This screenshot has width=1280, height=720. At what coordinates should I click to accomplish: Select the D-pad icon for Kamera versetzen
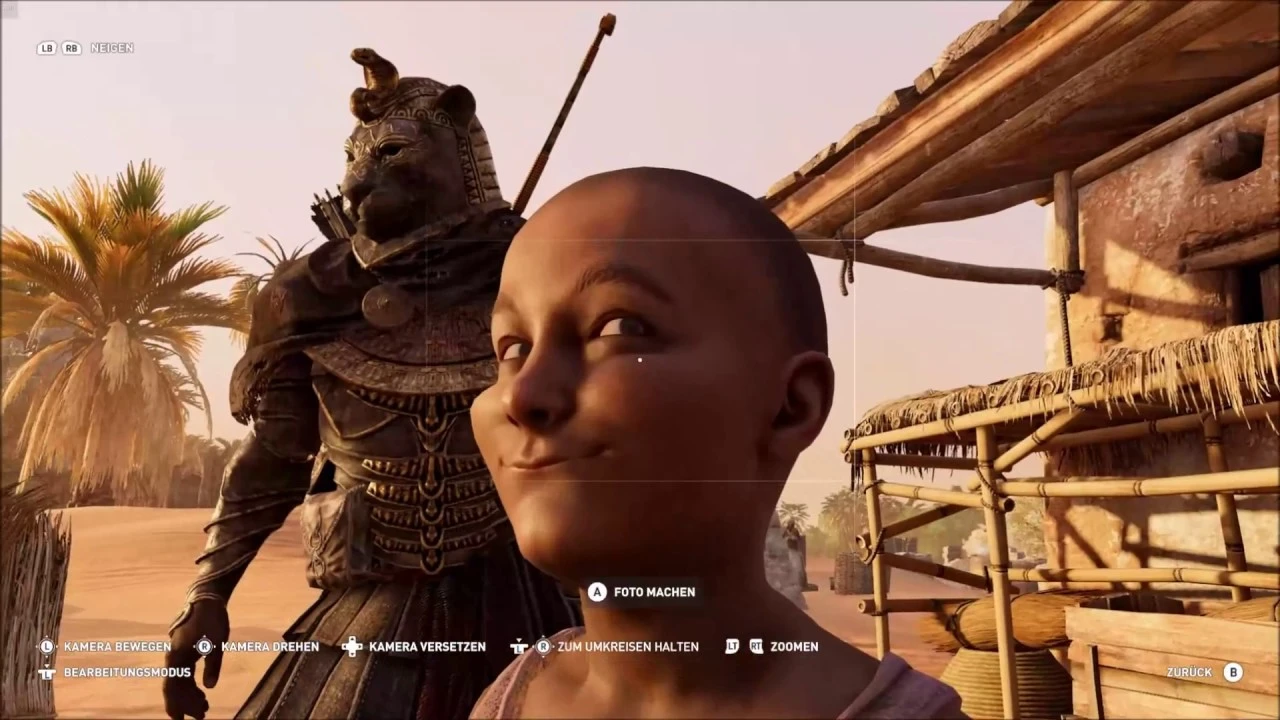[351, 647]
